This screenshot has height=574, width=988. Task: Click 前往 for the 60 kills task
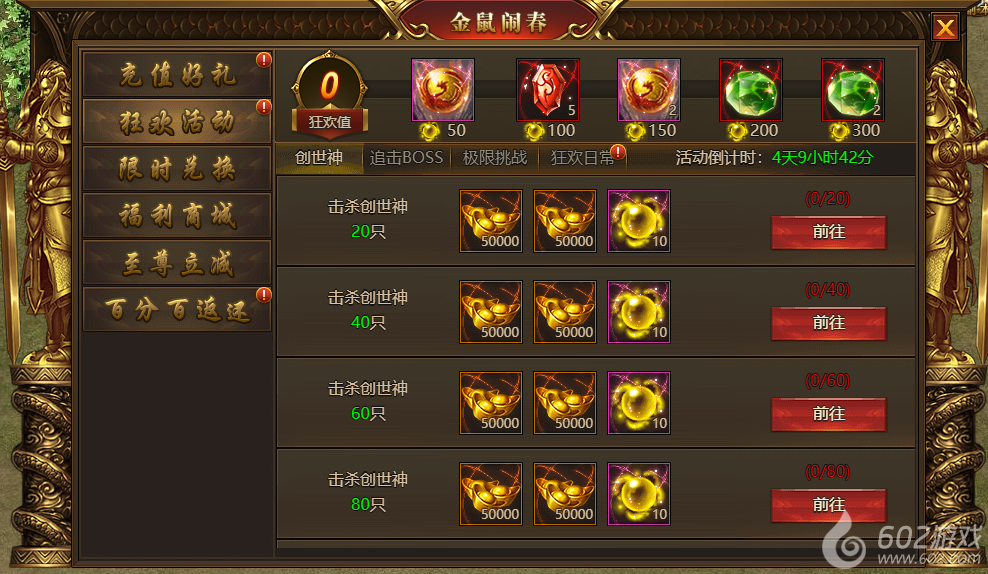pos(828,414)
